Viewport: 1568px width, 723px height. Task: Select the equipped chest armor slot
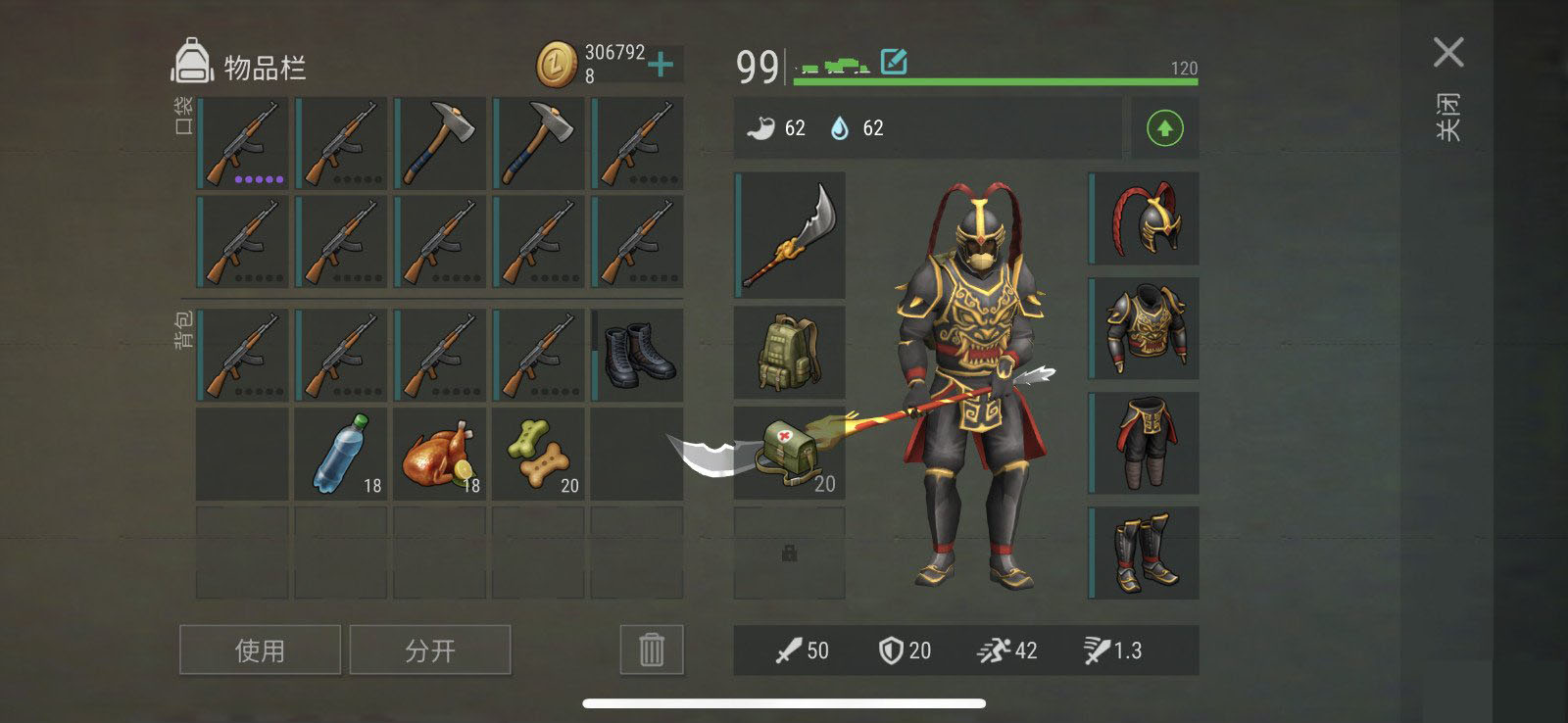point(1145,328)
